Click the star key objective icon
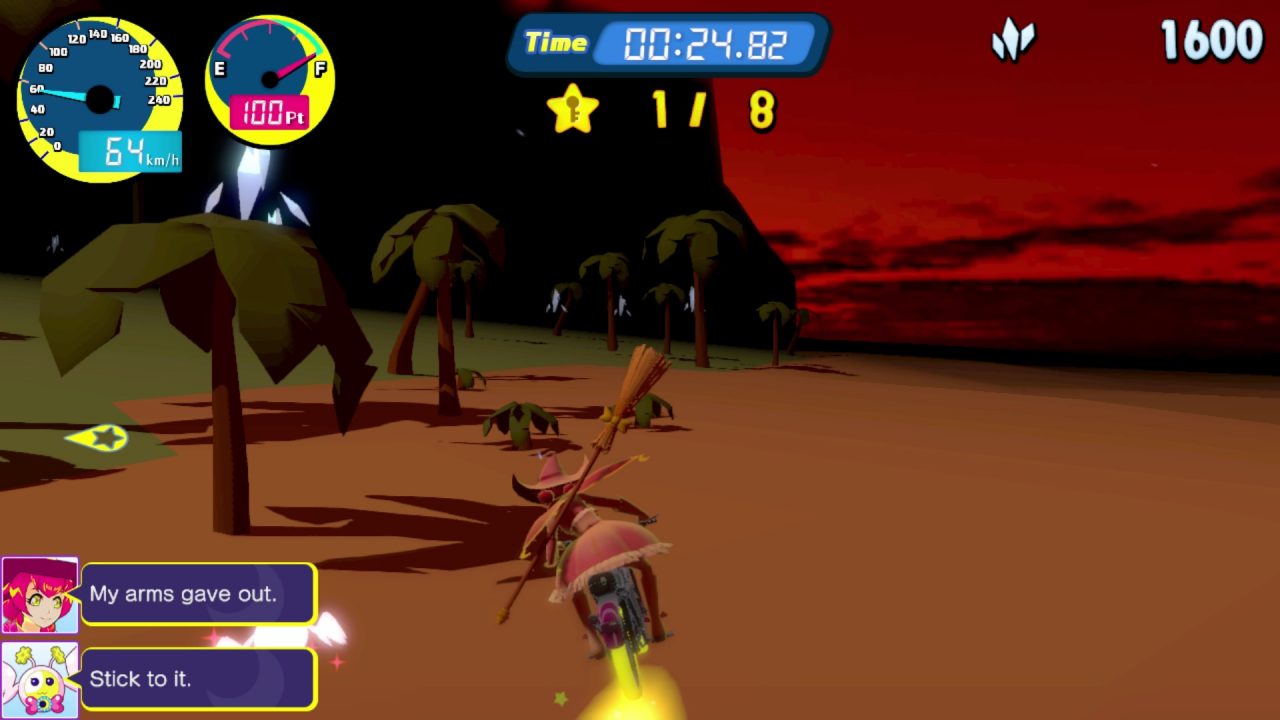1280x720 pixels. pos(573,109)
